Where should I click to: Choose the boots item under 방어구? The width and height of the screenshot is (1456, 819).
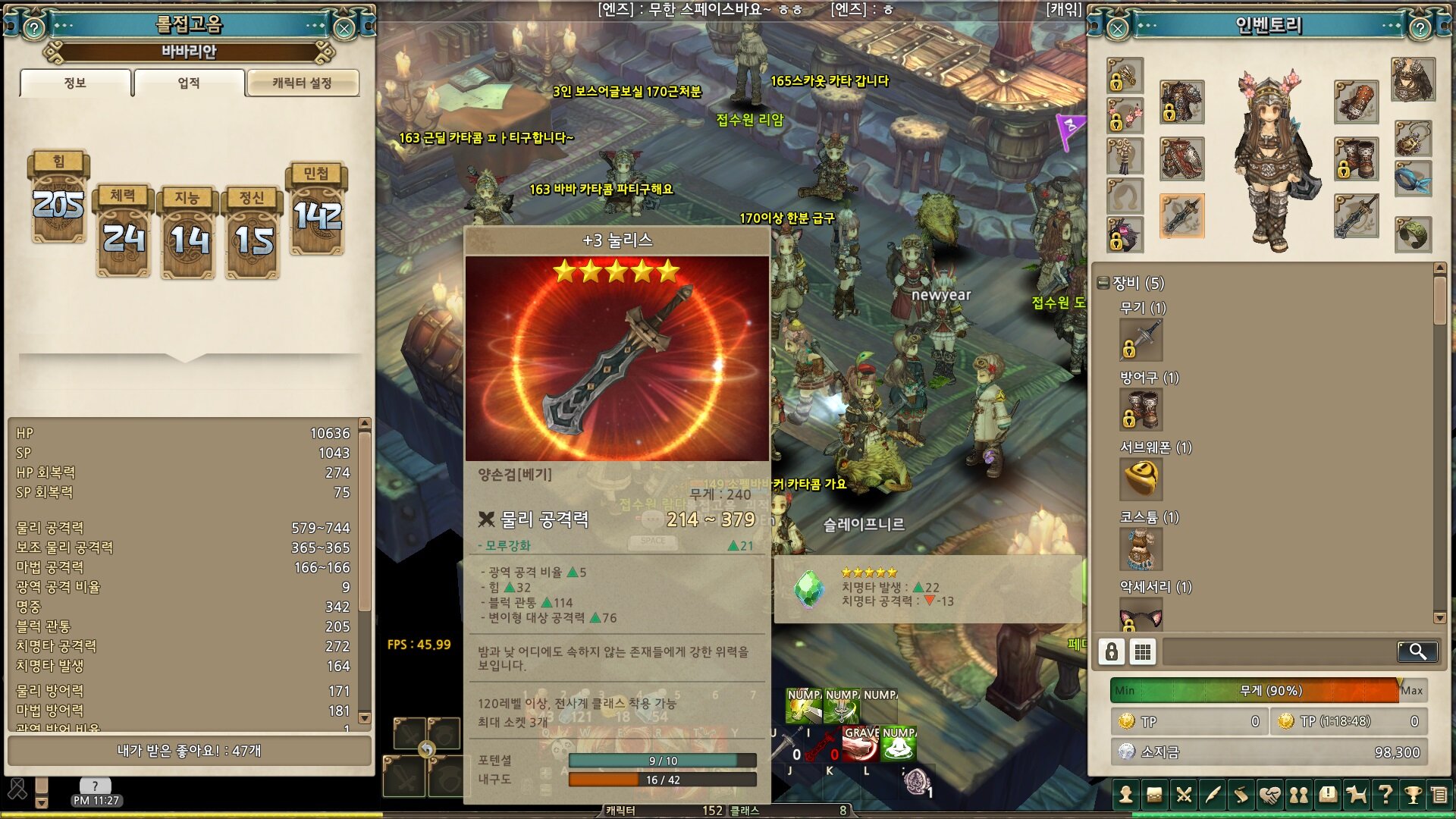[x=1141, y=409]
